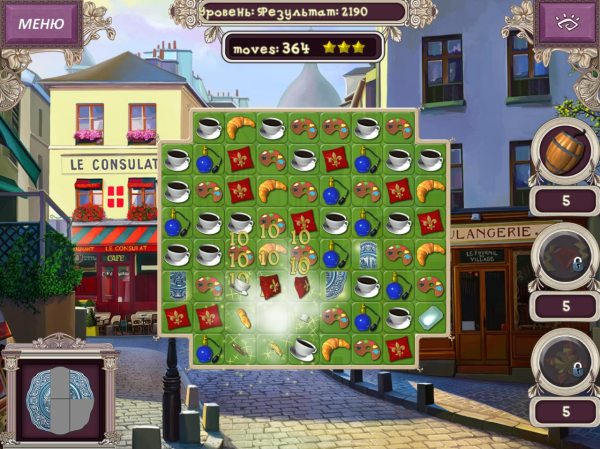The image size is (600, 449).
Task: Open the МЕНЮ button
Action: 41,23
